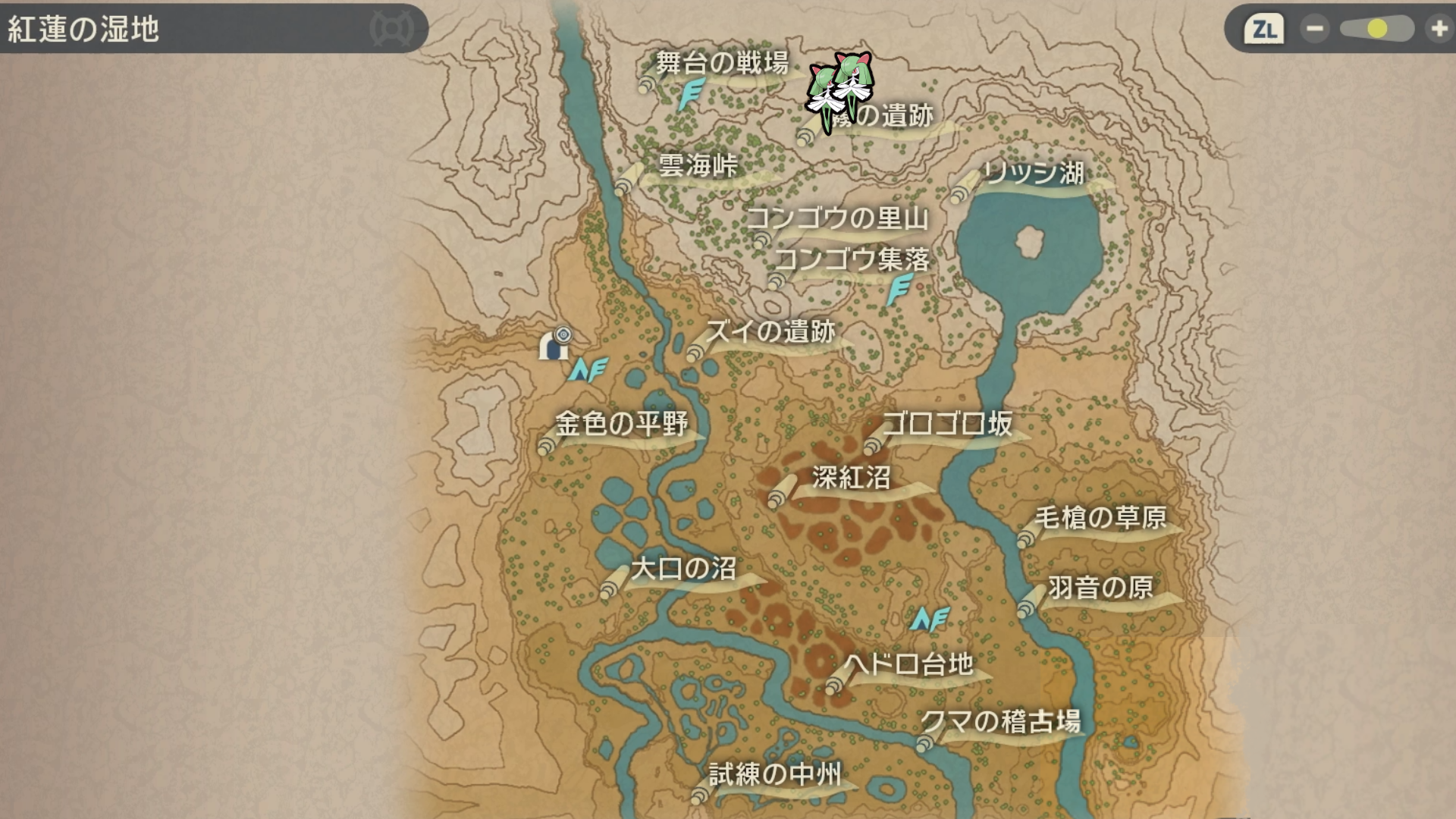Select the ゴロゴロ坂 location label
Viewport: 1456px width, 819px height.
pyautogui.click(x=948, y=423)
